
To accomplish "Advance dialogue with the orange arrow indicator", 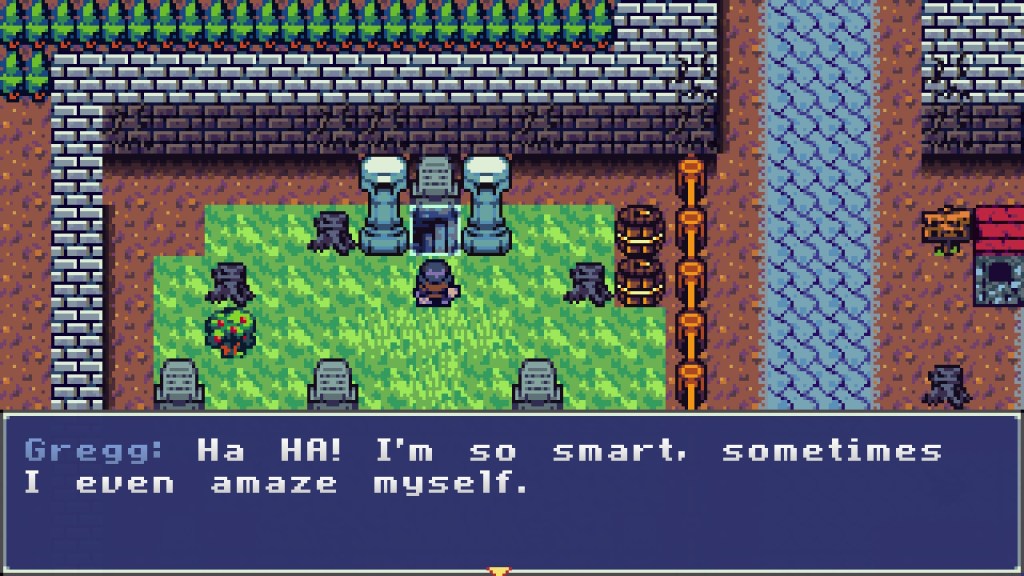I will tap(497, 570).
